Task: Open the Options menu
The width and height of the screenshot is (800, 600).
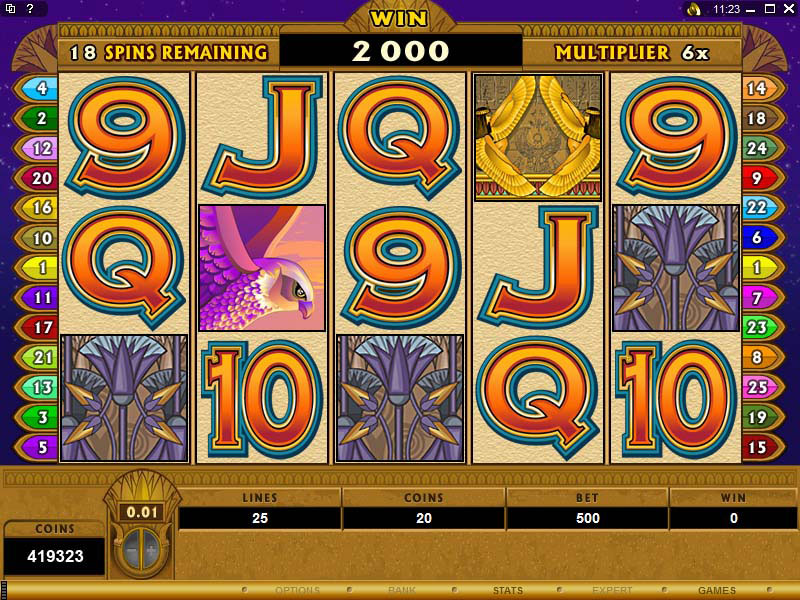Action: click(297, 591)
